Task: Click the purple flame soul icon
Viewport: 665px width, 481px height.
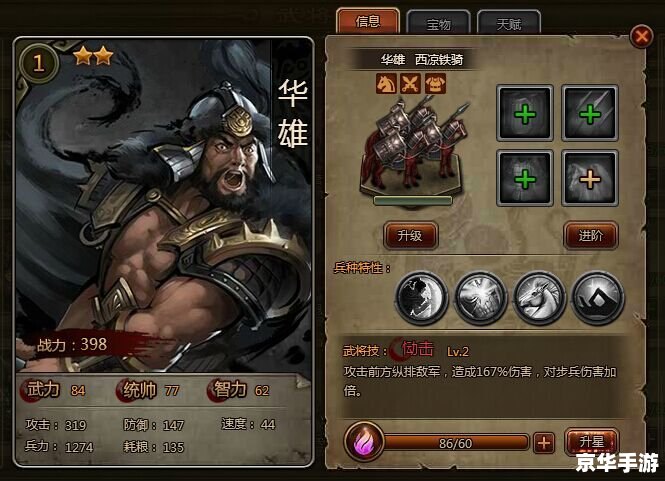Action: (361, 441)
